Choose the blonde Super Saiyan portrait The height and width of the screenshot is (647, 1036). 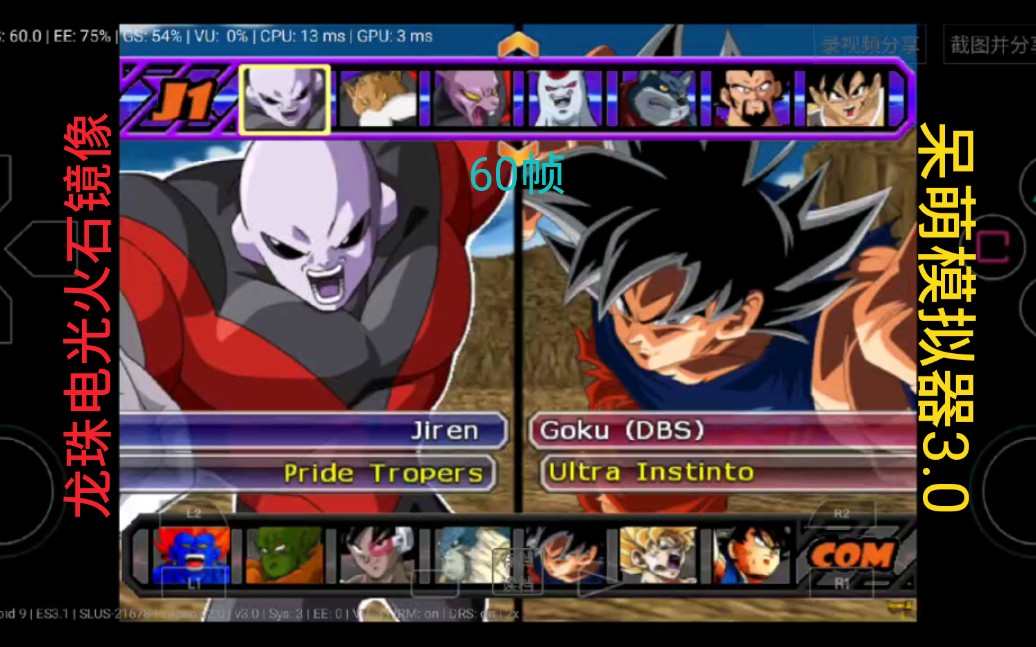pyautogui.click(x=658, y=555)
